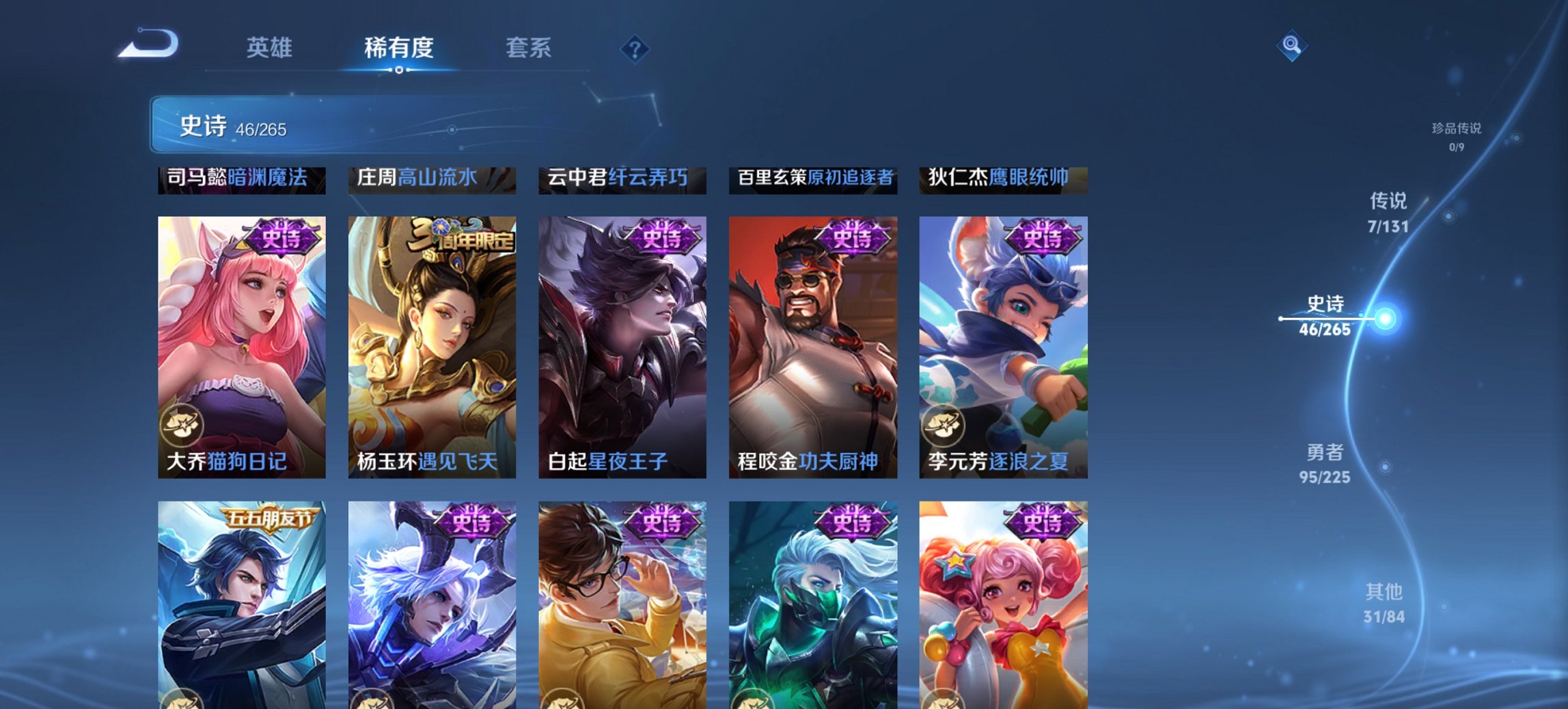Switch to the 英雄 tab
Image resolution: width=1568 pixels, height=709 pixels.
coord(270,48)
